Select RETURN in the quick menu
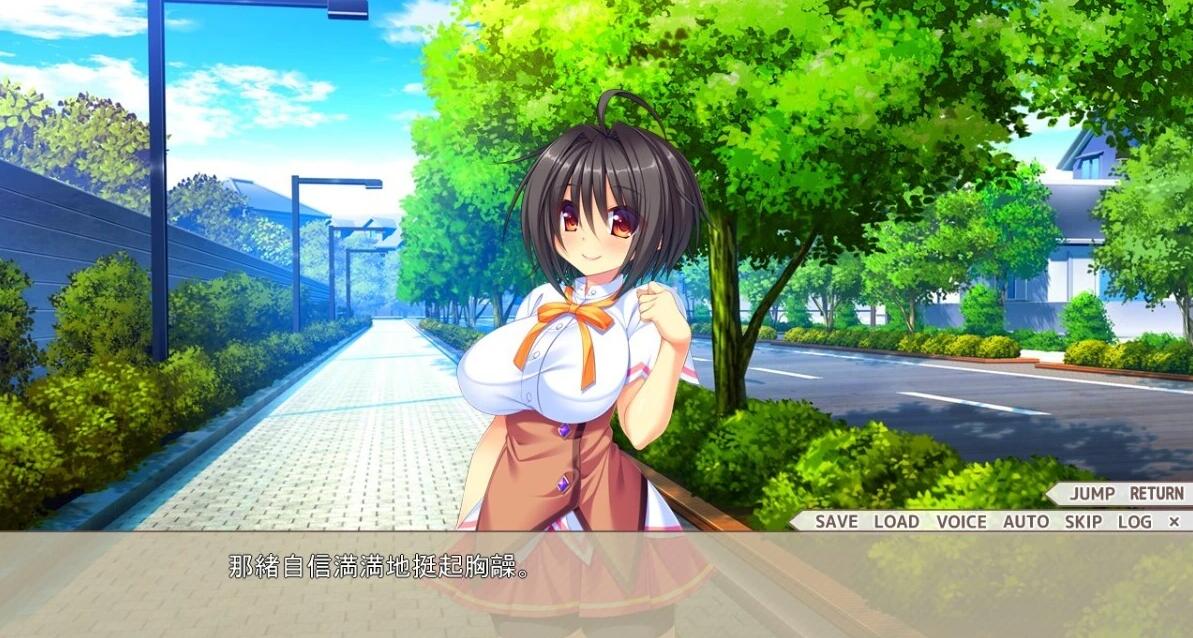The width and height of the screenshot is (1193, 638). (1156, 493)
